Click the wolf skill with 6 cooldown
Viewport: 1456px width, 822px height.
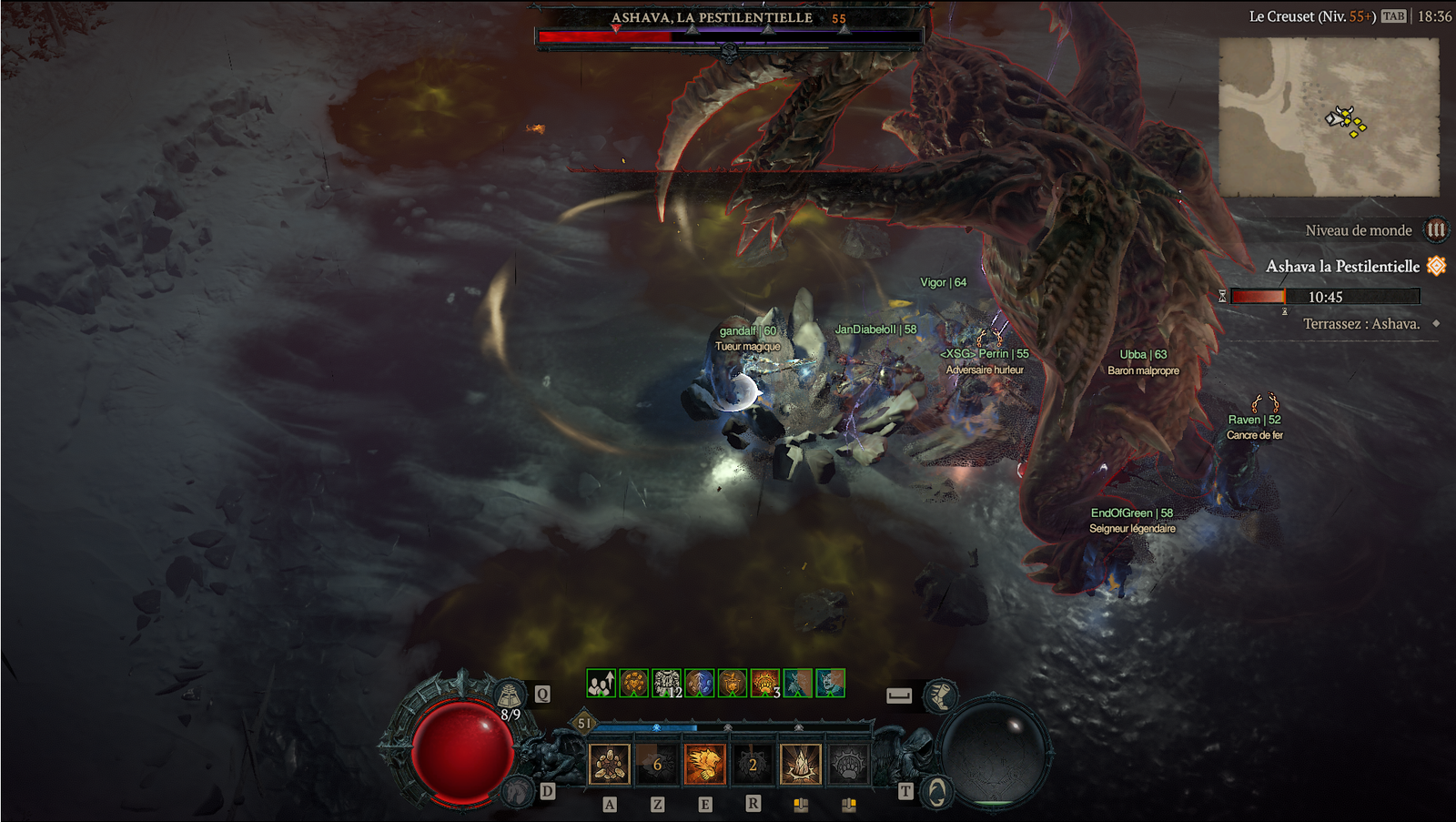tap(657, 765)
